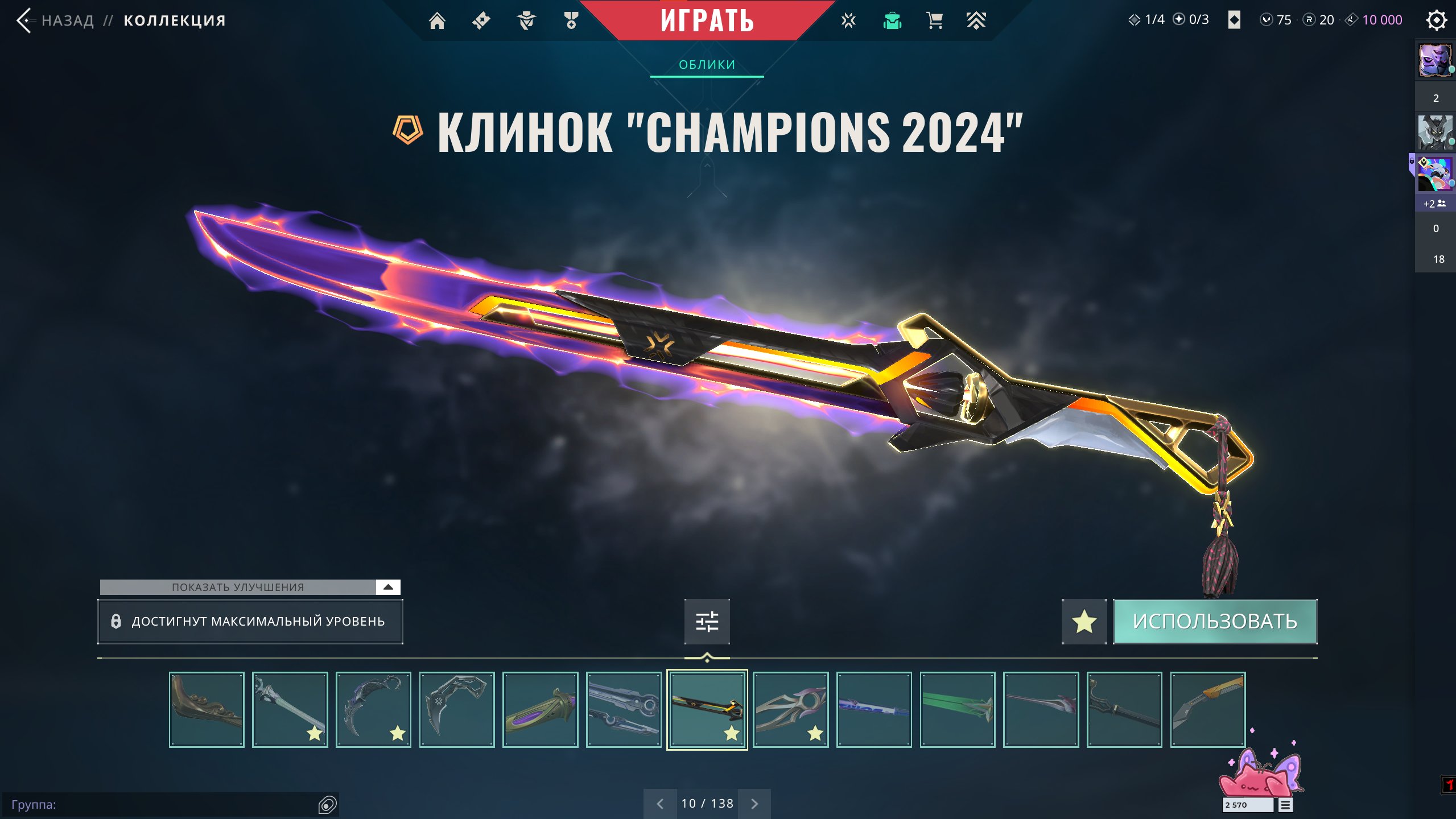Viewport: 1456px width, 819px height.
Task: Open the home screen via house icon
Action: [437, 21]
